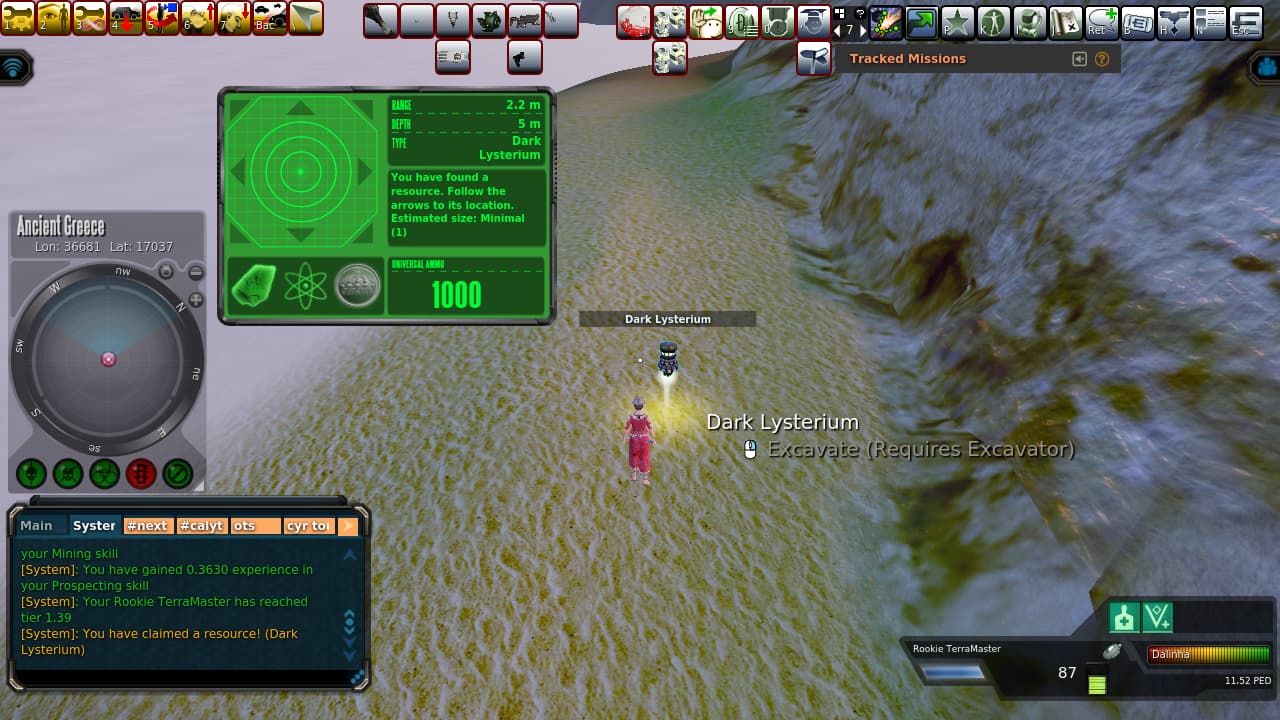Click the Esc menu toolbar button
The width and height of the screenshot is (1280, 720).
1245,21
